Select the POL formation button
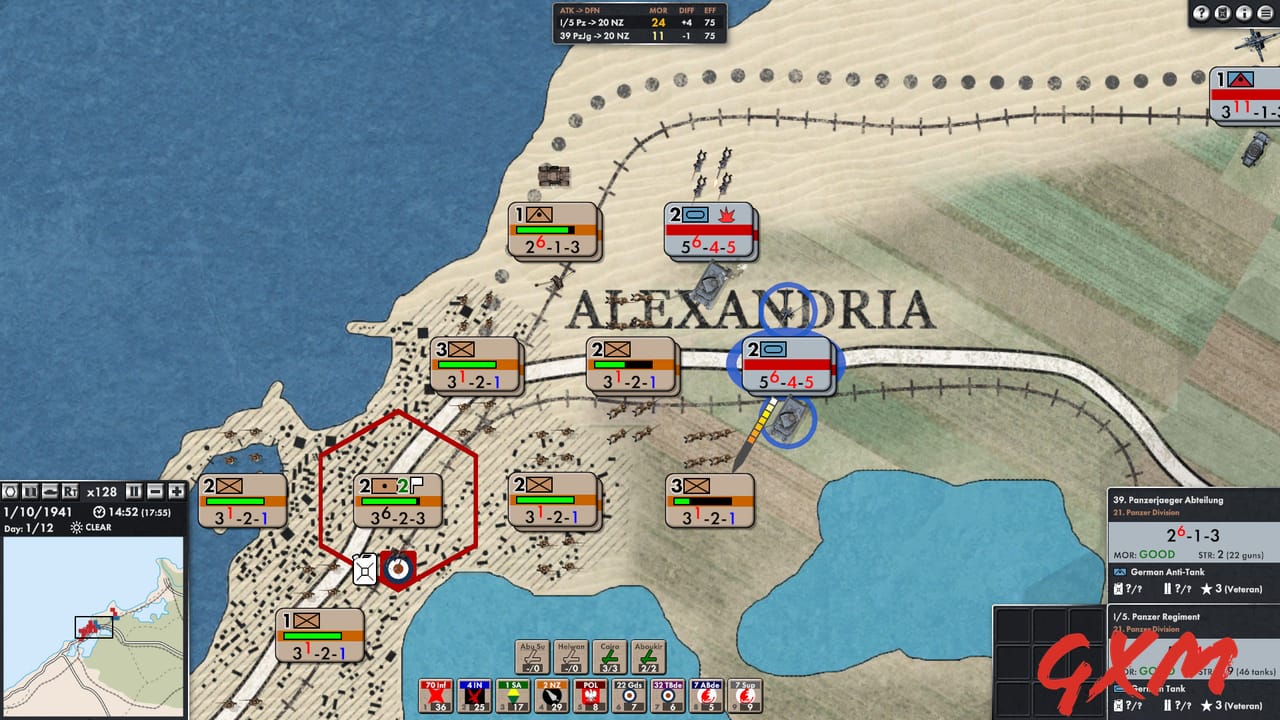Screen dimensions: 1280x720 tap(589, 694)
